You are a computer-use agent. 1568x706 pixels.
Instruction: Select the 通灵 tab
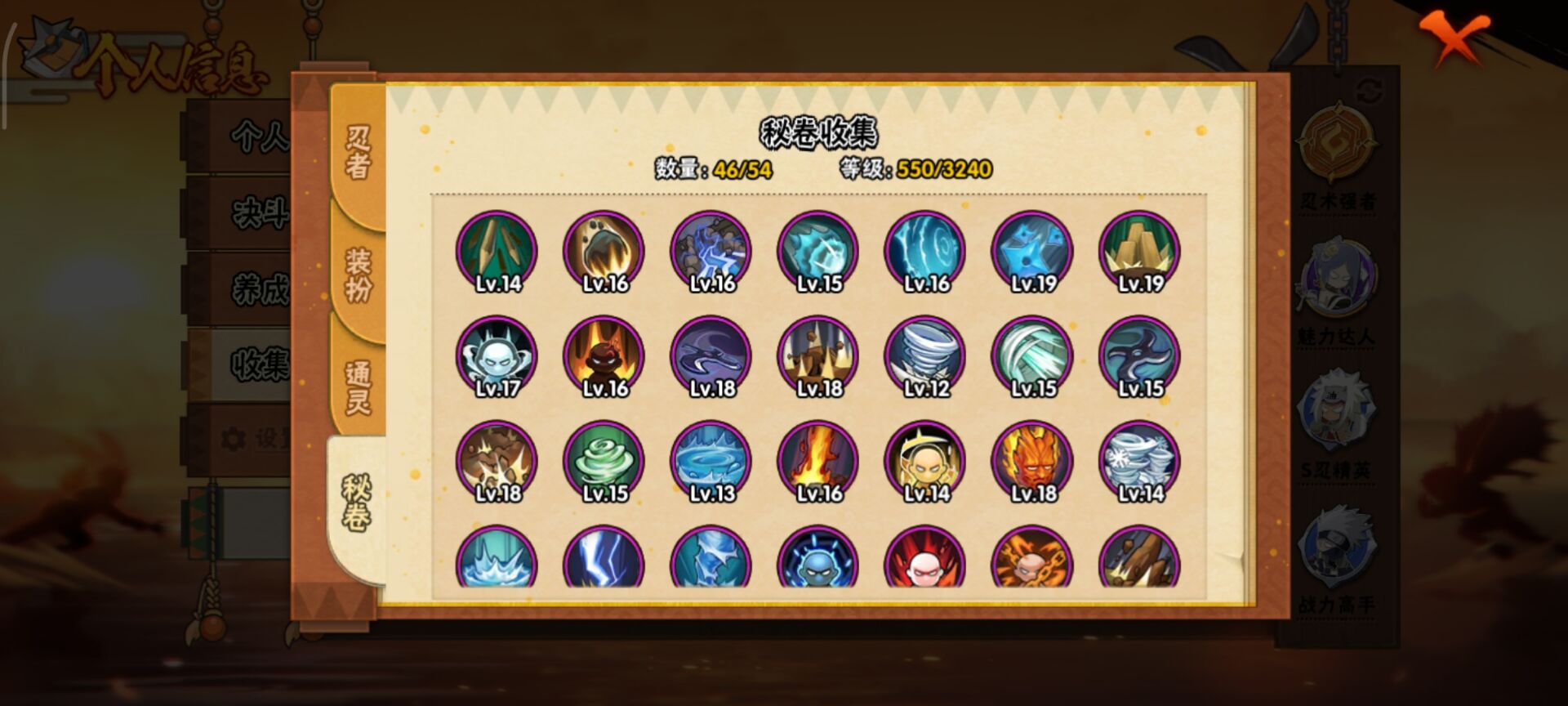click(358, 387)
